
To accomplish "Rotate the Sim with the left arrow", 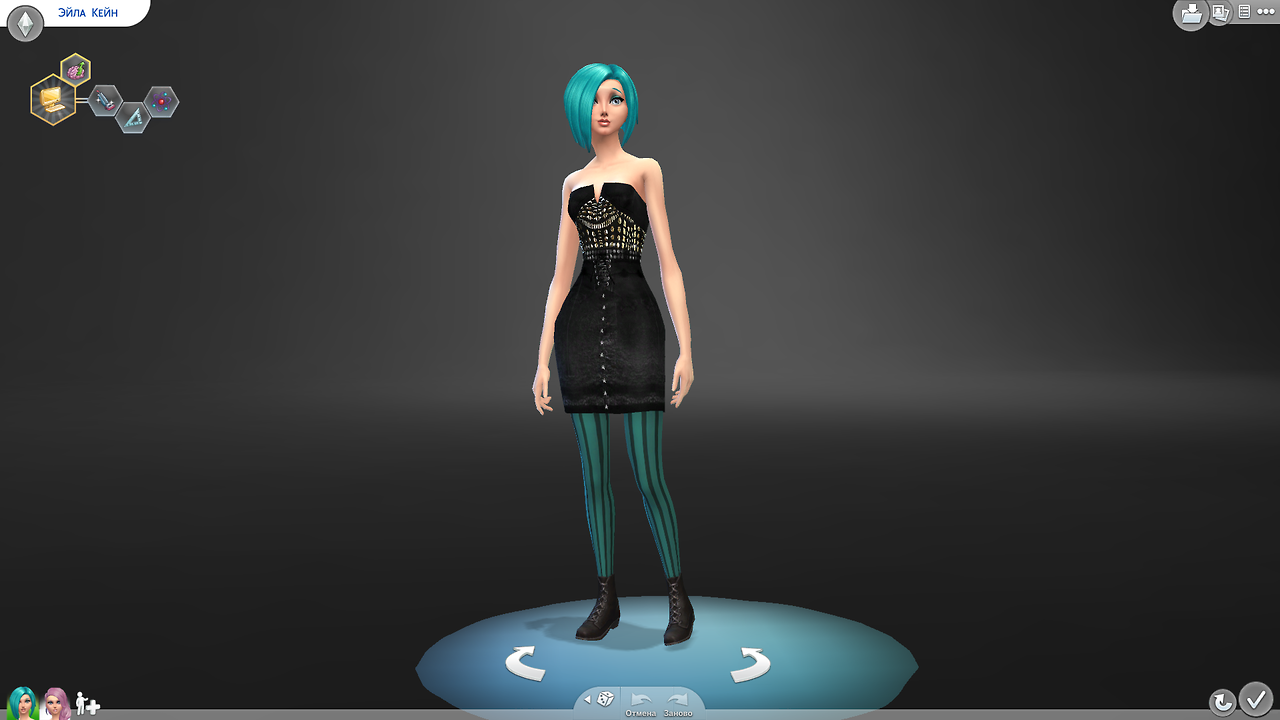I will 527,660.
